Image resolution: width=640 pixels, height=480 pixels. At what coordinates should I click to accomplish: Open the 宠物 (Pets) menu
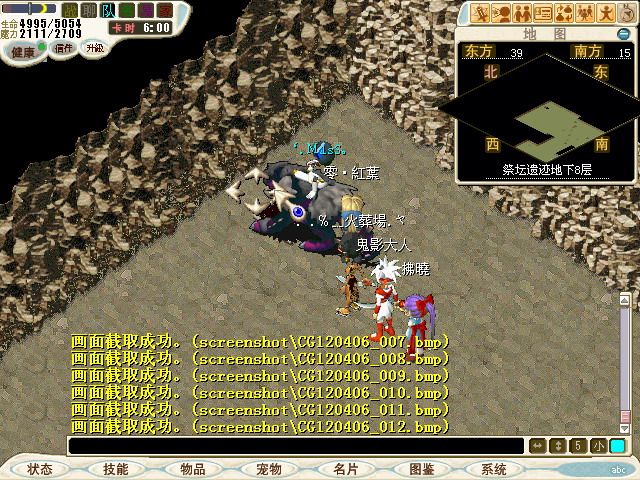(x=269, y=469)
